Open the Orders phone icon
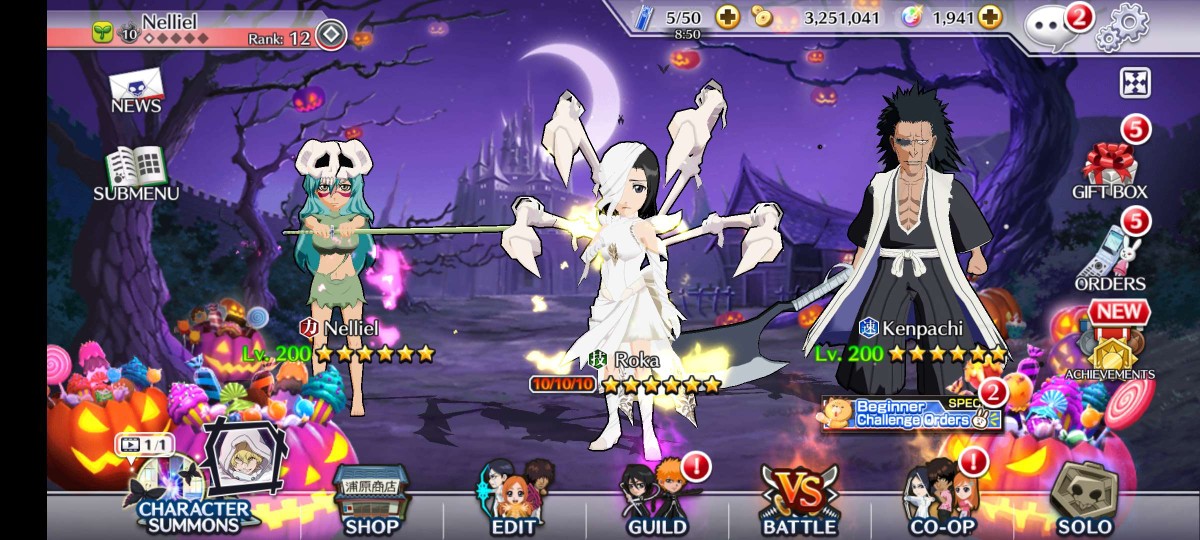This screenshot has width=1200, height=540. point(1111,256)
